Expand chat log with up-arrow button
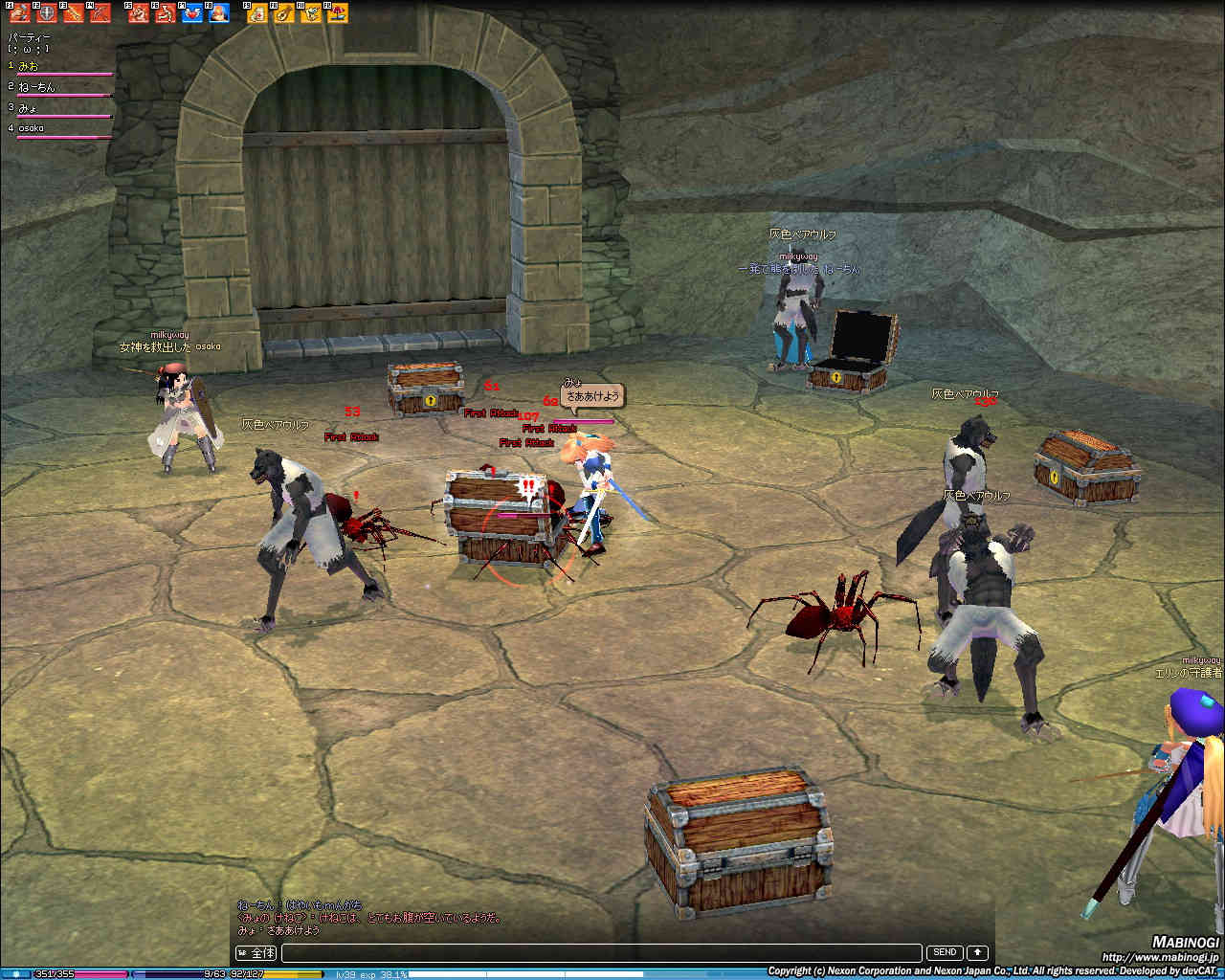Screen dimensions: 1225x980 tap(977, 953)
